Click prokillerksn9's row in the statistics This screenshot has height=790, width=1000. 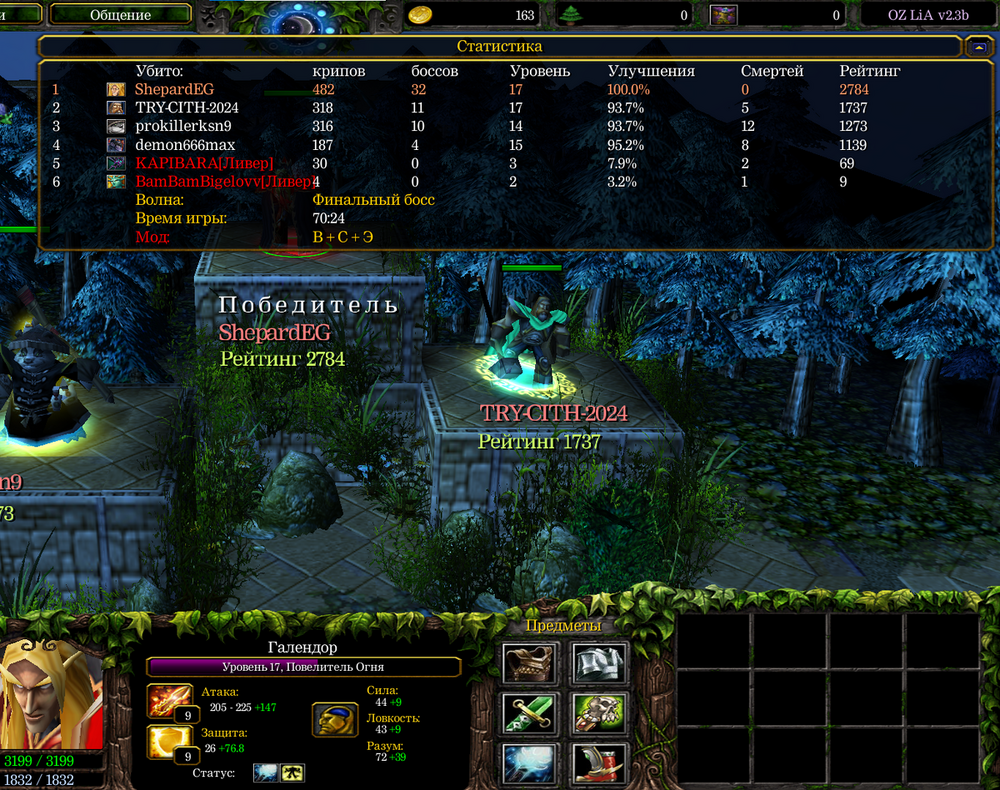tap(183, 127)
